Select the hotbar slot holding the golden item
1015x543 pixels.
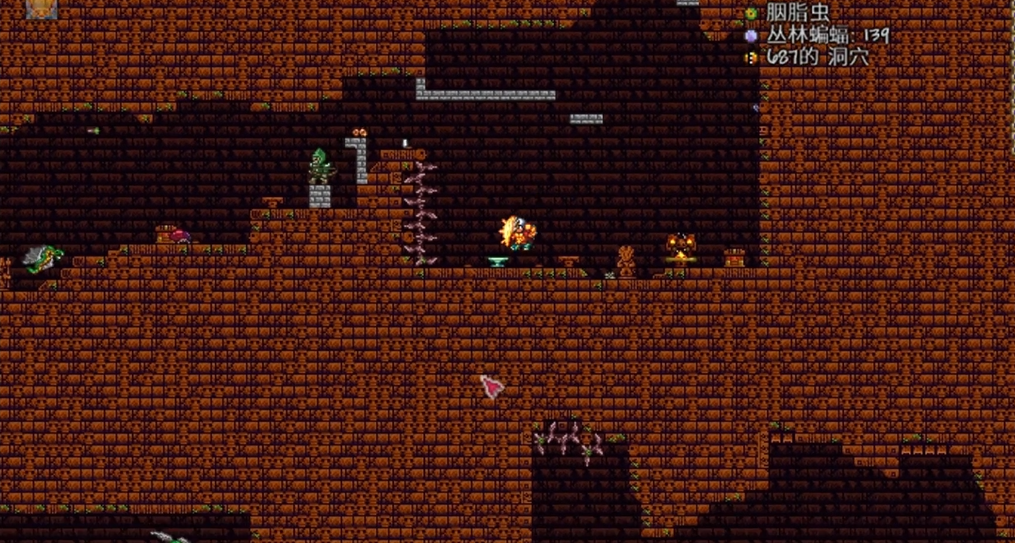pos(41,9)
